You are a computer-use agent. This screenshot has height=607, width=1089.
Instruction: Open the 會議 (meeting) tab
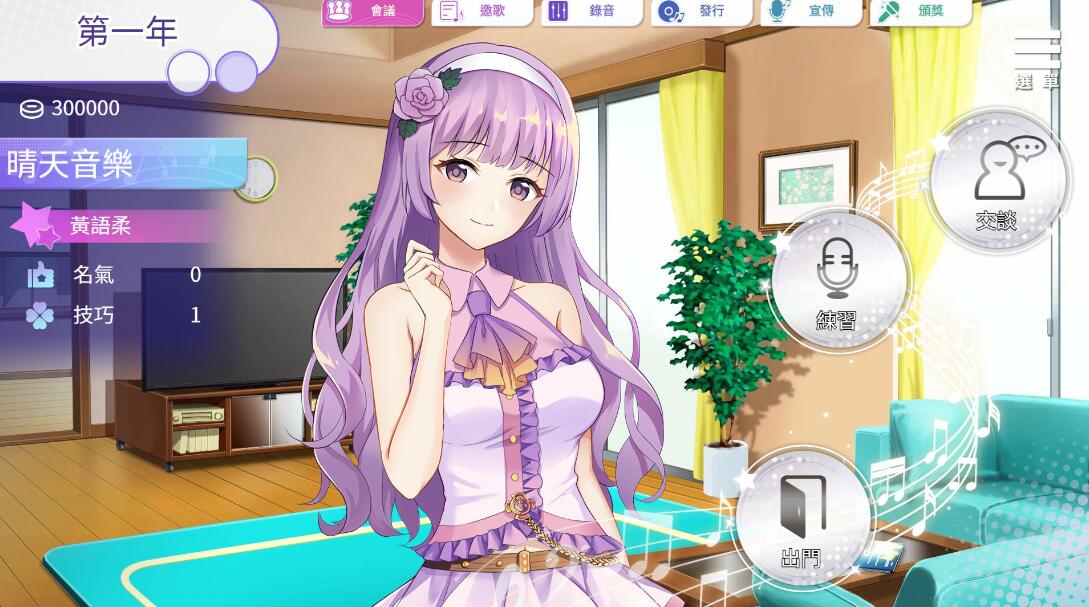click(x=372, y=11)
